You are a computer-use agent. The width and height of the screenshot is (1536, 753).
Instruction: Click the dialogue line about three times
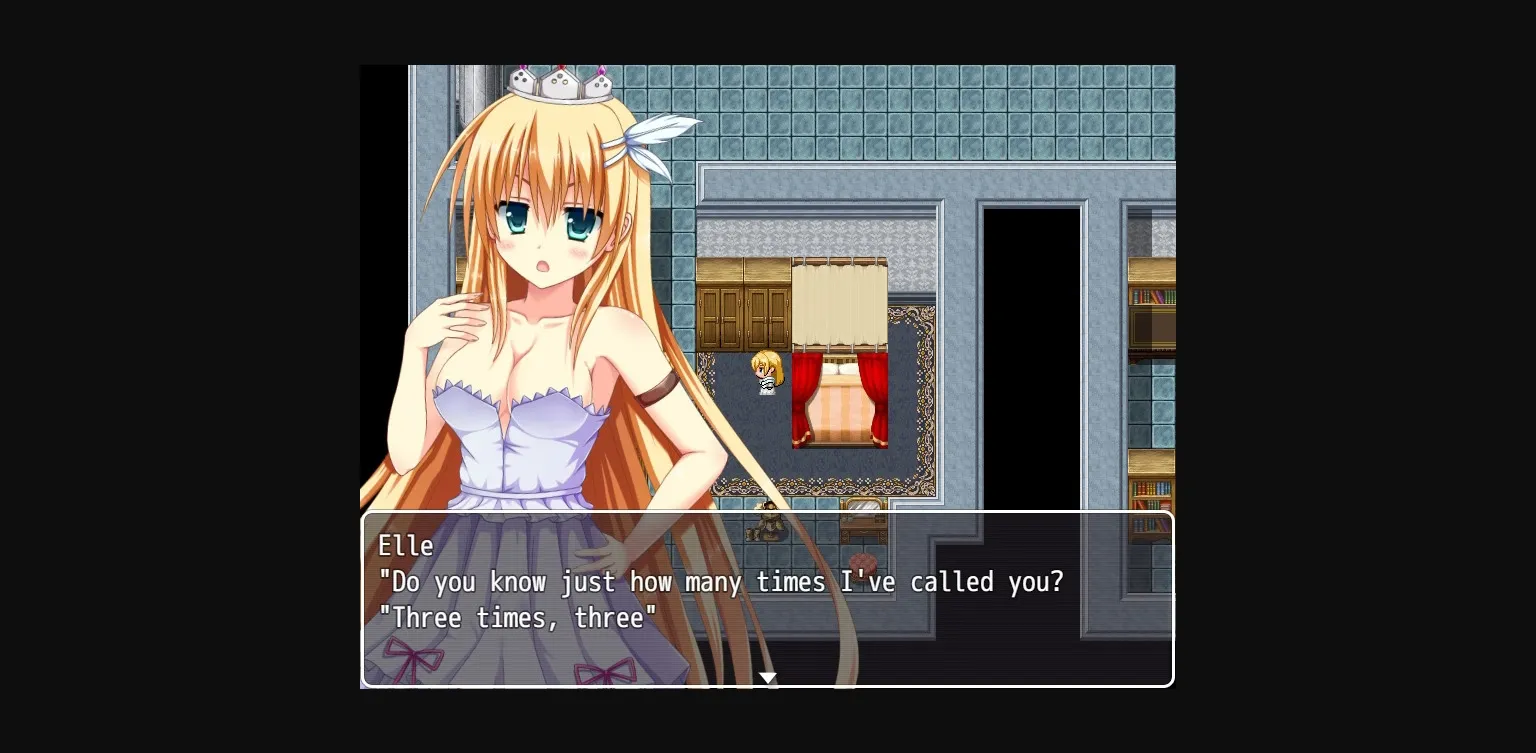tap(516, 618)
